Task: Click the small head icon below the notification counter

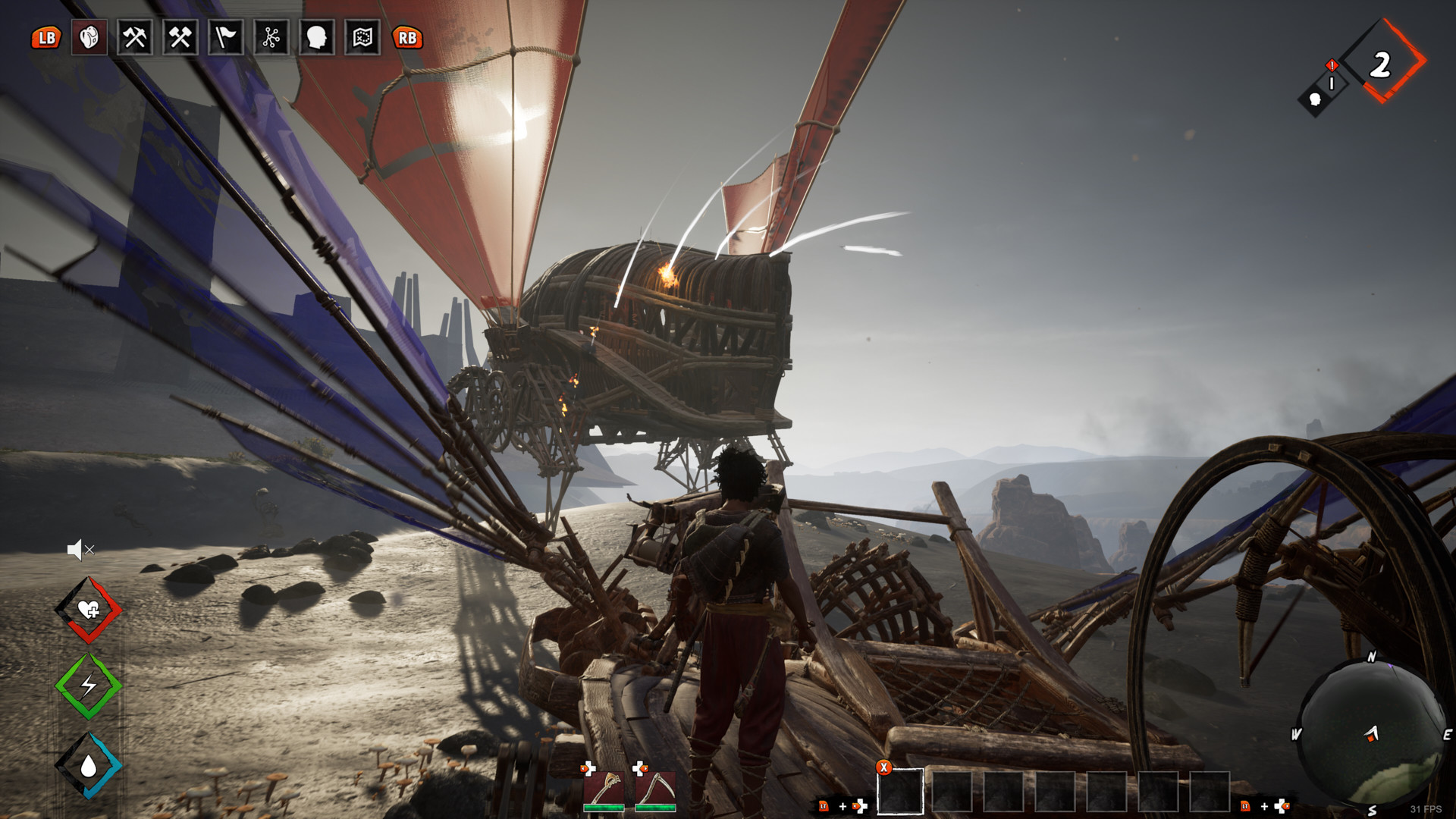Action: click(1314, 99)
